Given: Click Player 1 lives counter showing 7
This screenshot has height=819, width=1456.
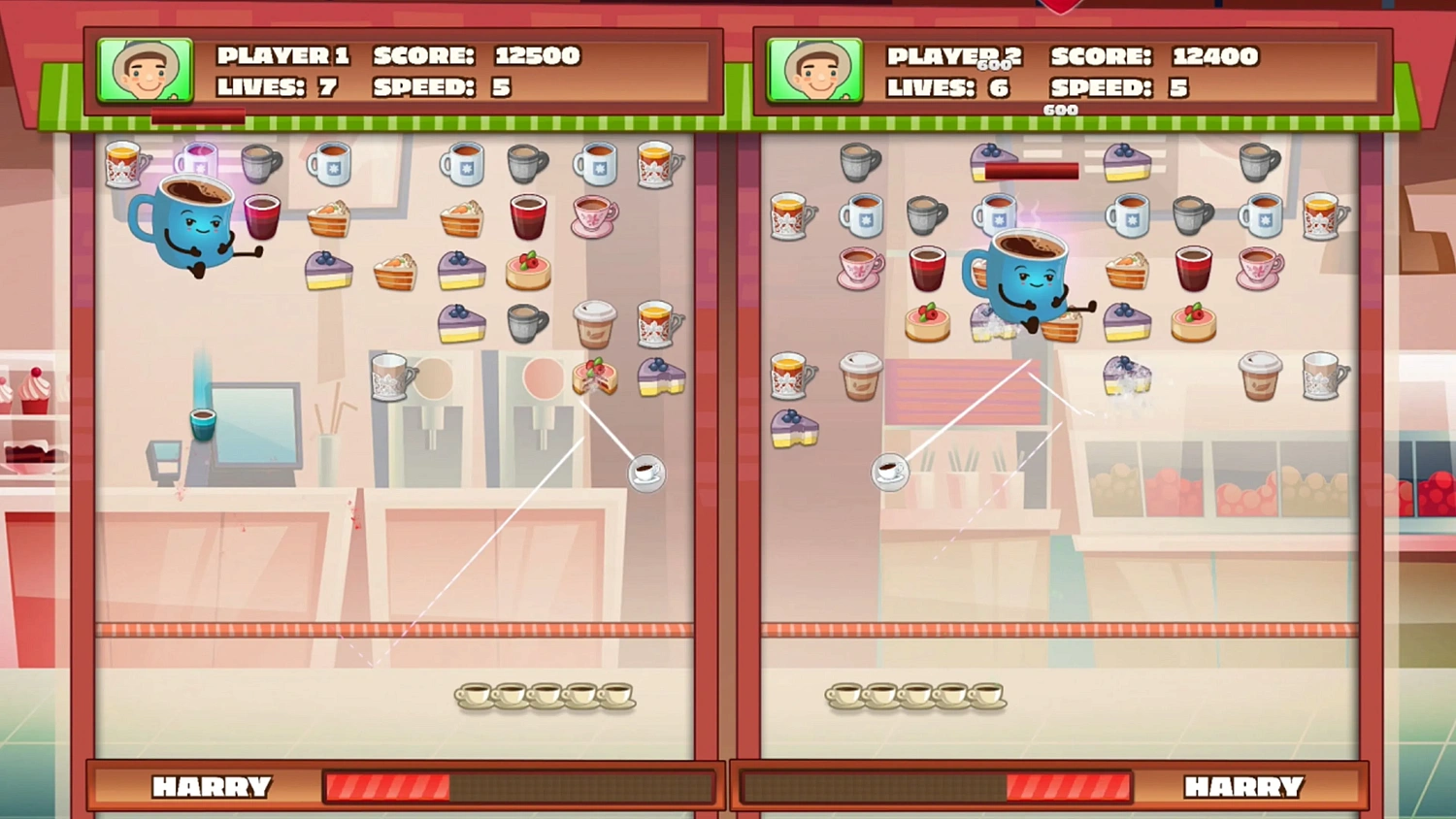Looking at the screenshot, I should [x=327, y=87].
